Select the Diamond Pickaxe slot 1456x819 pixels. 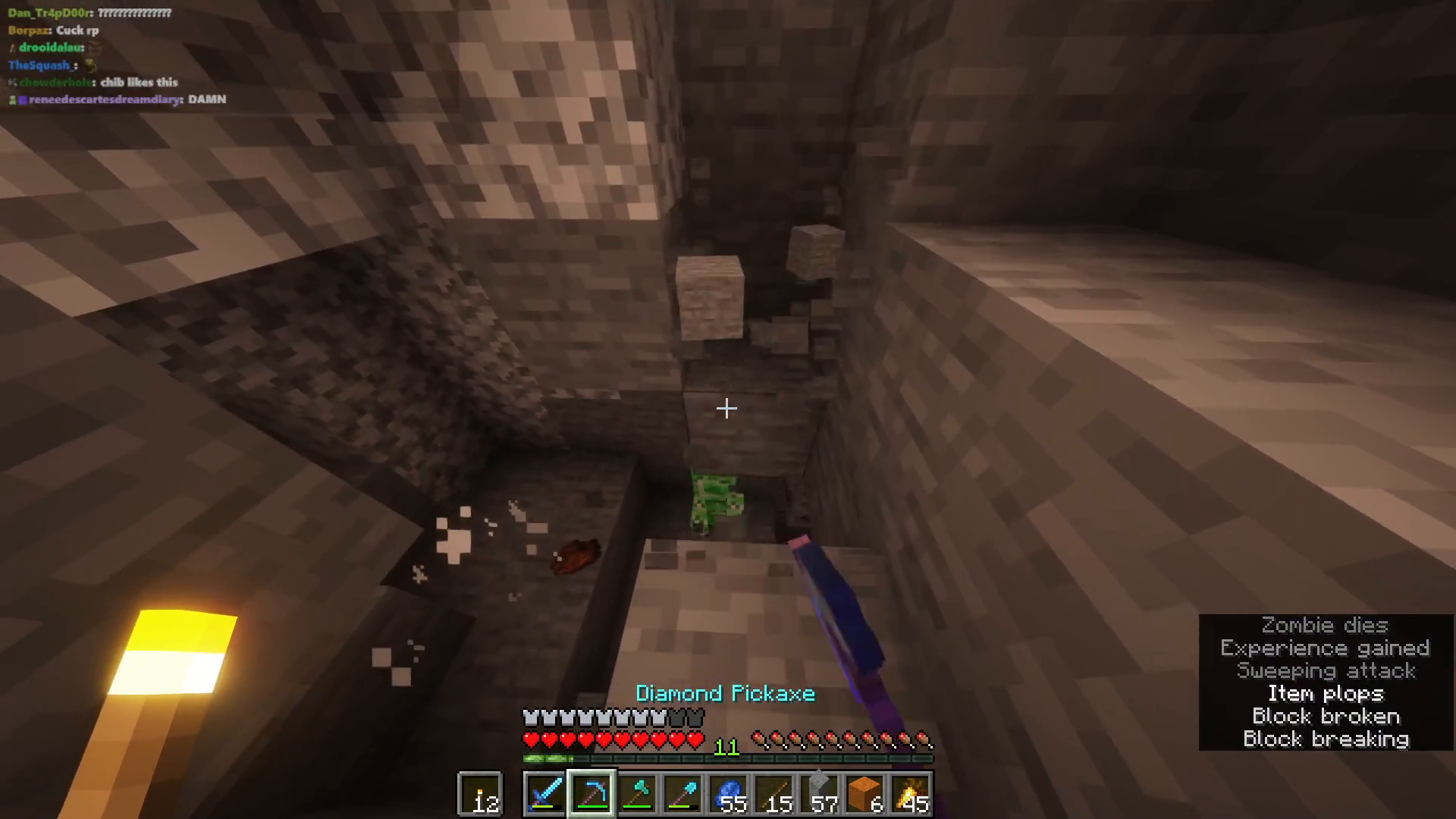[x=592, y=792]
